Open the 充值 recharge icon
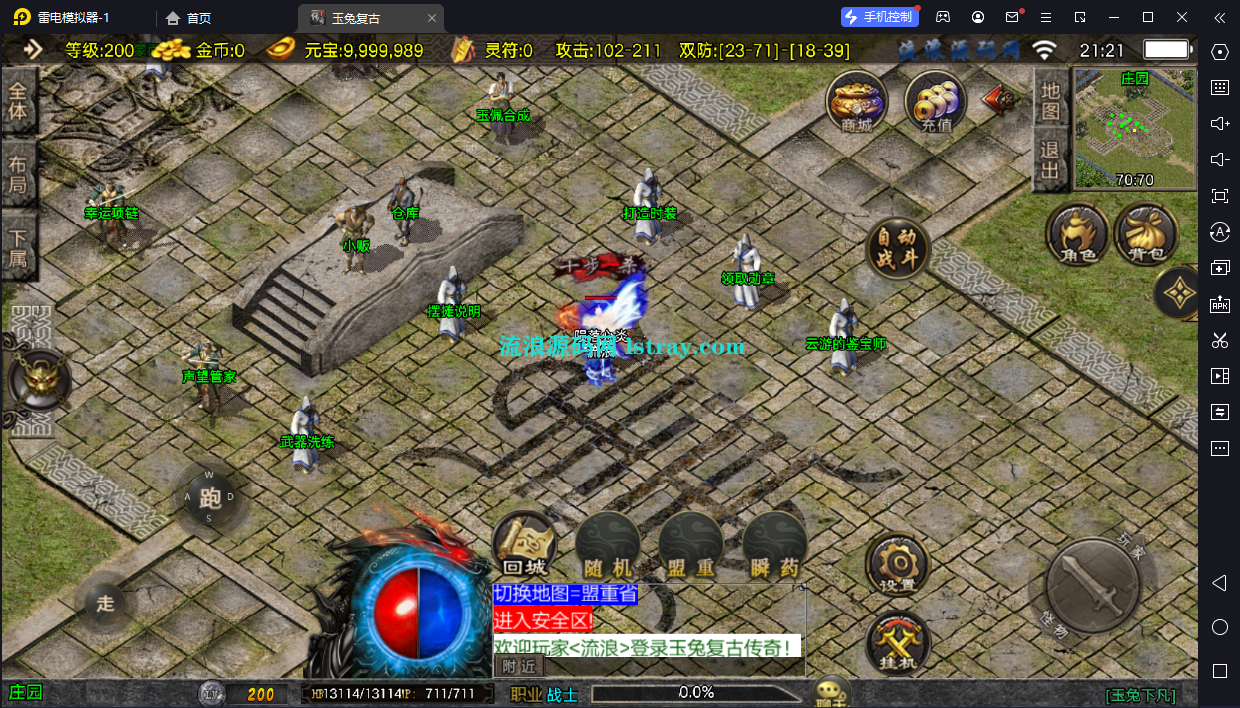Image resolution: width=1240 pixels, height=708 pixels. [x=935, y=102]
